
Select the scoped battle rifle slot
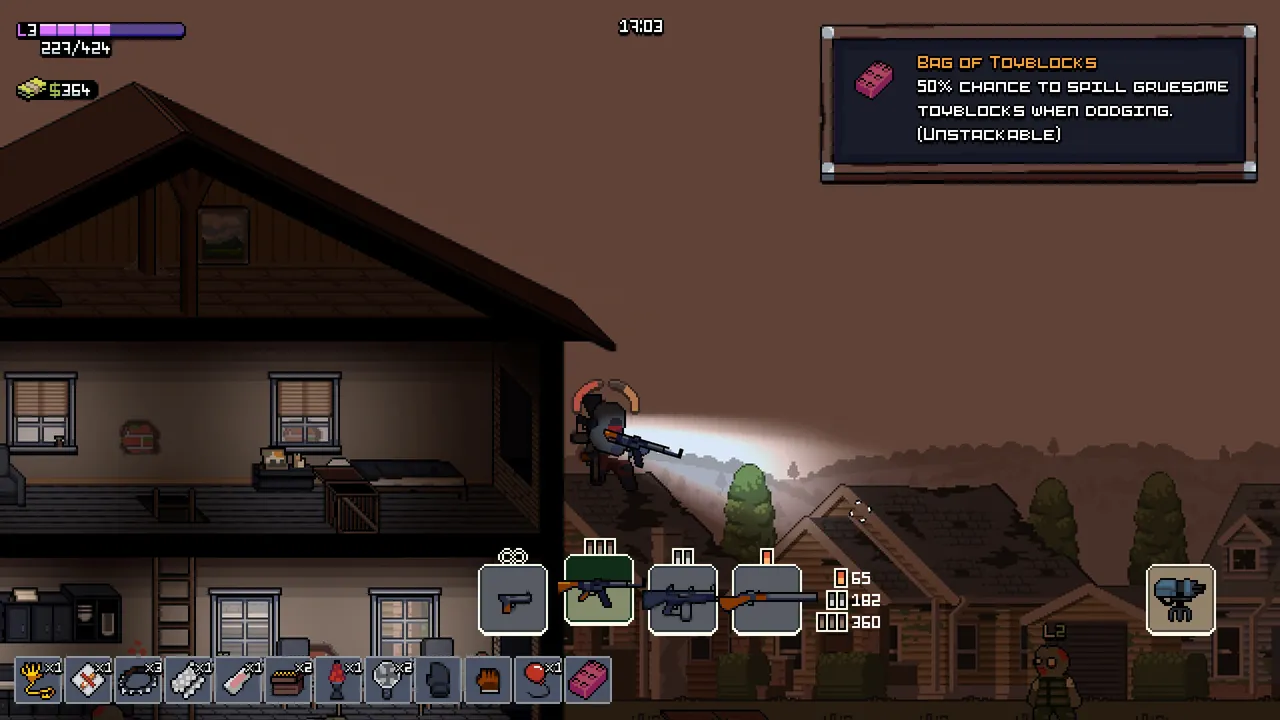[x=683, y=600]
